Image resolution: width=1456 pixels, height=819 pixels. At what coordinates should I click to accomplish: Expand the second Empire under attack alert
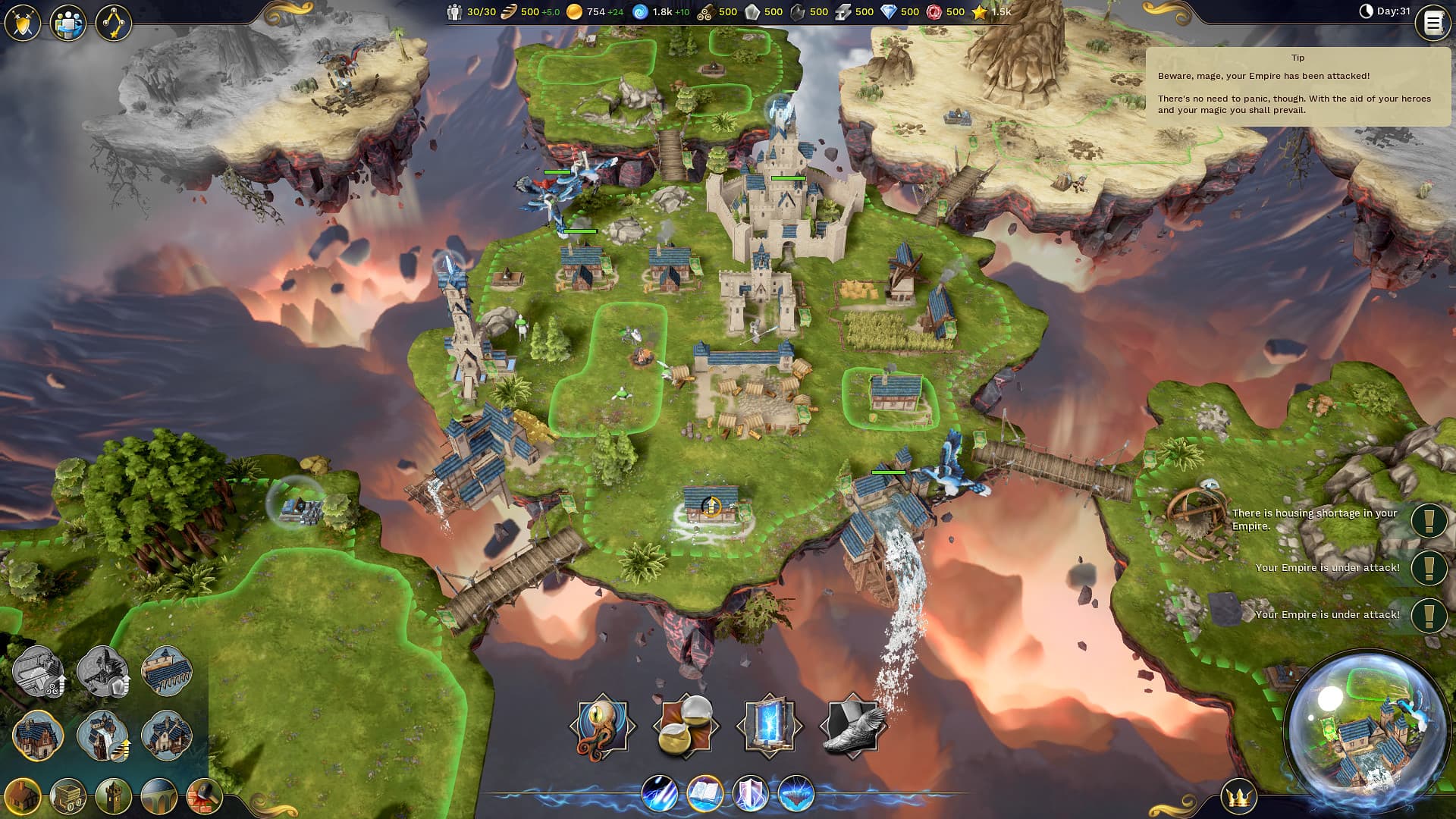point(1428,614)
